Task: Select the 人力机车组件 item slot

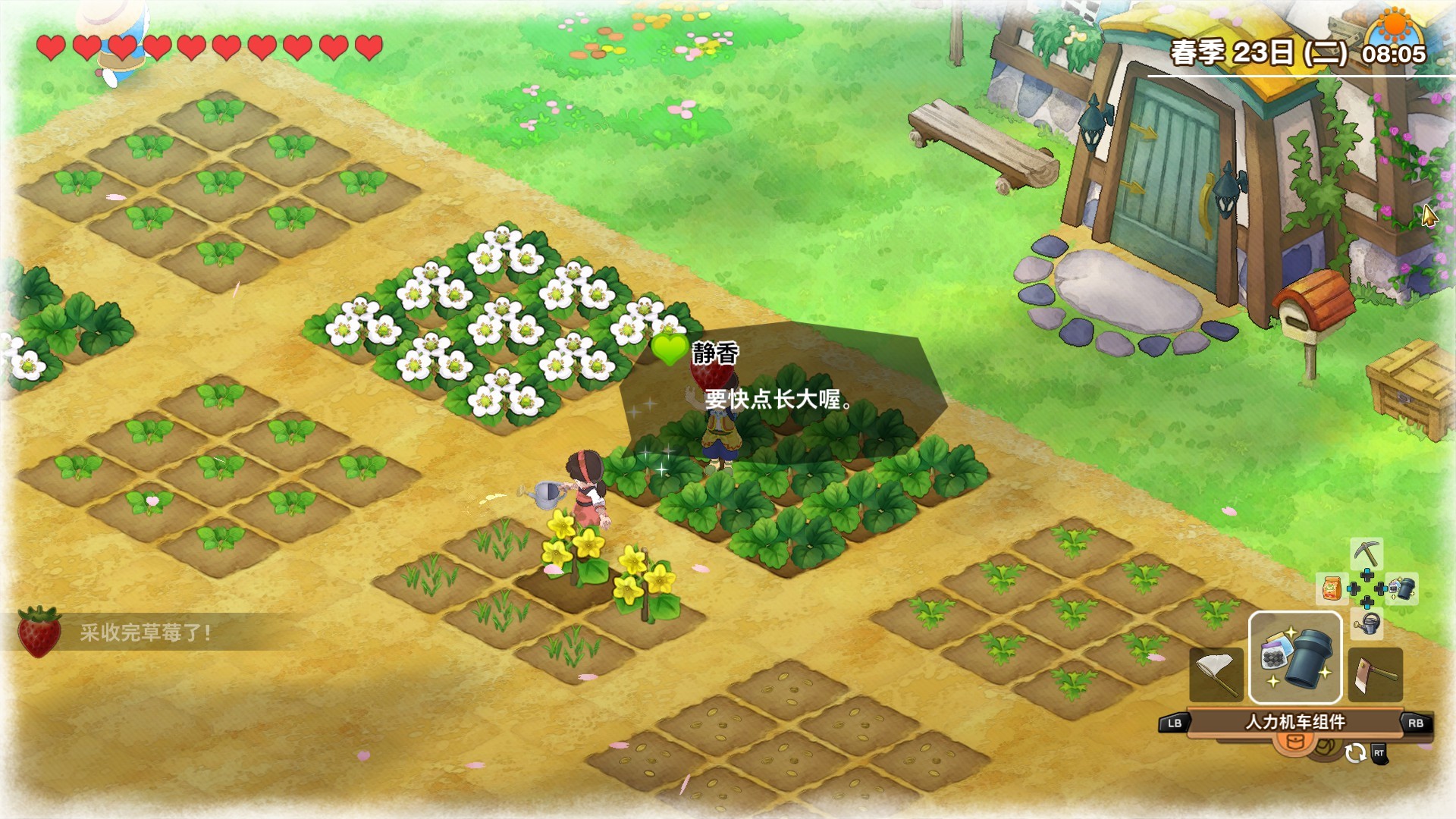Action: pos(1295,657)
